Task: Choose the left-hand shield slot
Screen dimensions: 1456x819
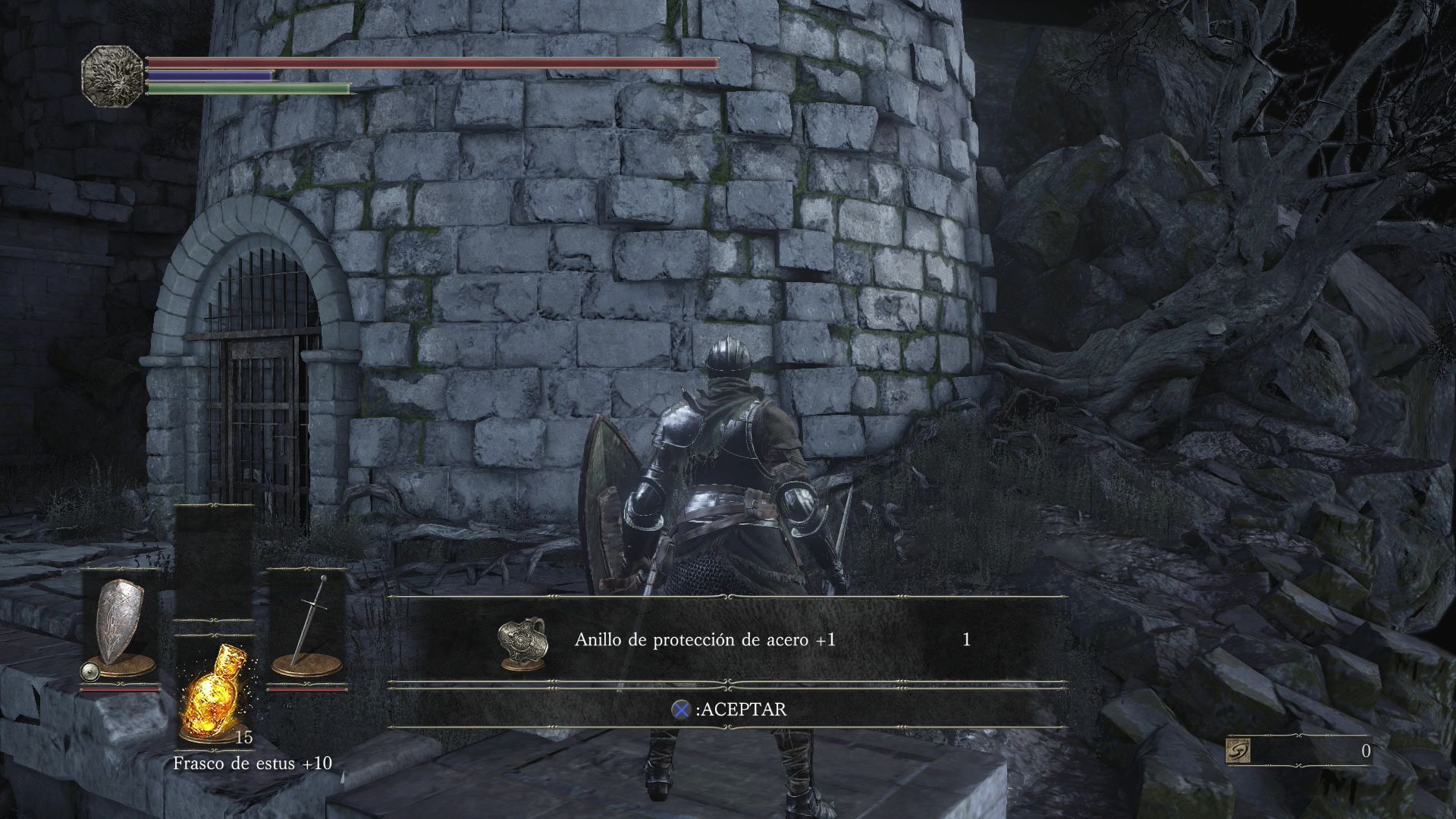Action: coord(120,626)
